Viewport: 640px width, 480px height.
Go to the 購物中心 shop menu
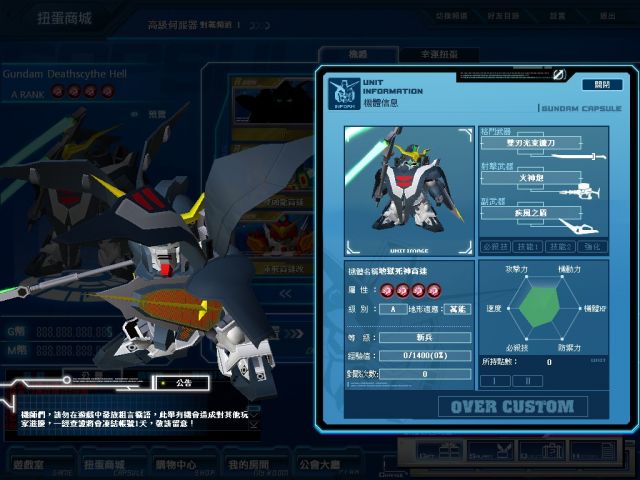click(173, 464)
